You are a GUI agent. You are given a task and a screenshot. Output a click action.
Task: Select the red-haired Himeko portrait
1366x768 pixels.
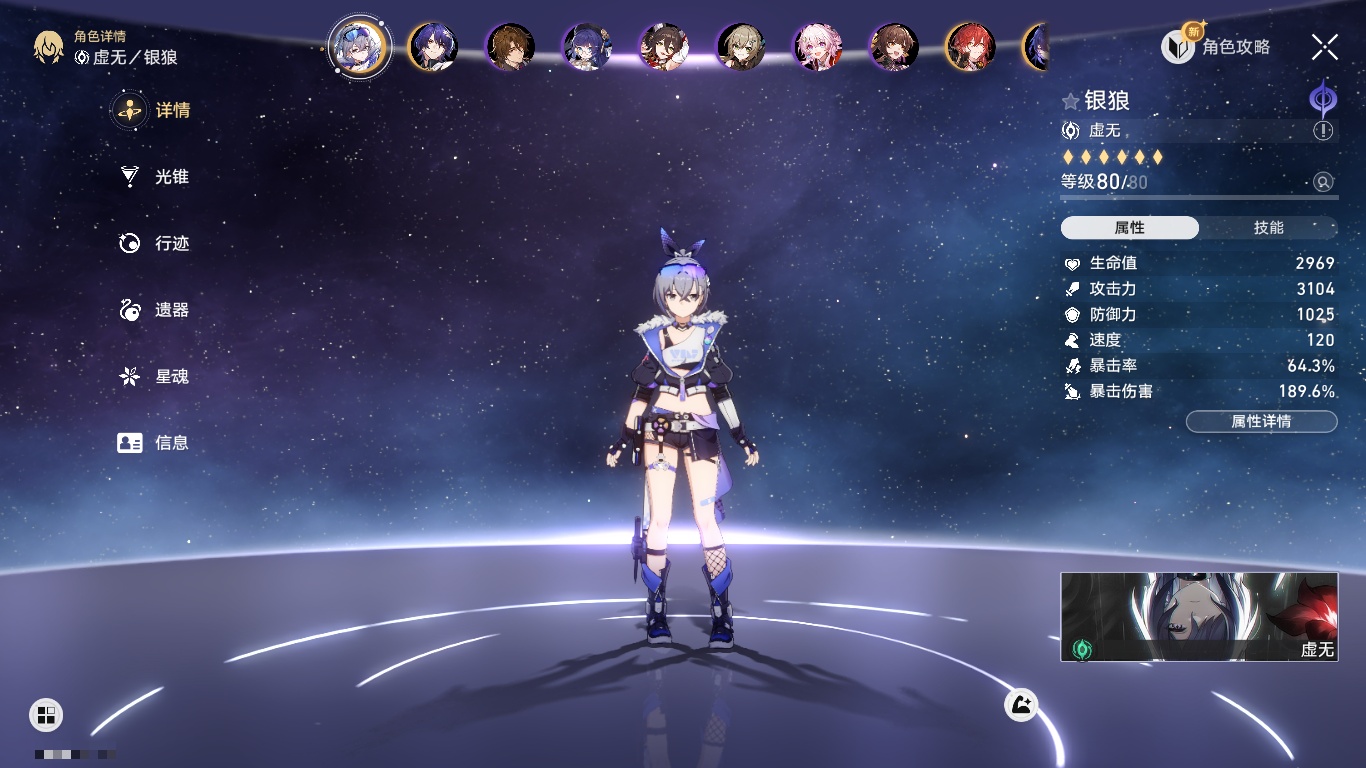(970, 46)
